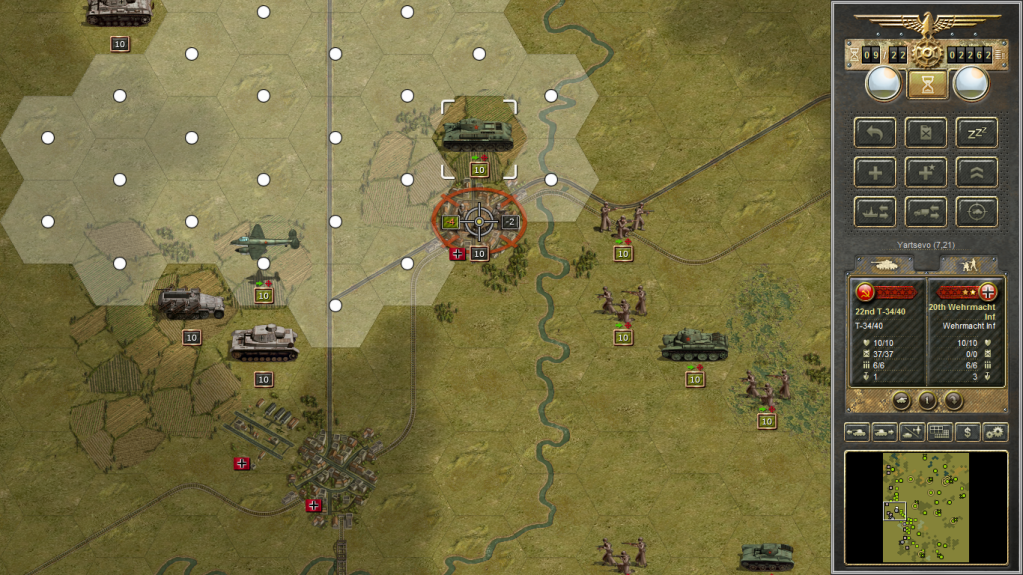
Task: Undo the last move with the arrow button
Action: (x=874, y=133)
